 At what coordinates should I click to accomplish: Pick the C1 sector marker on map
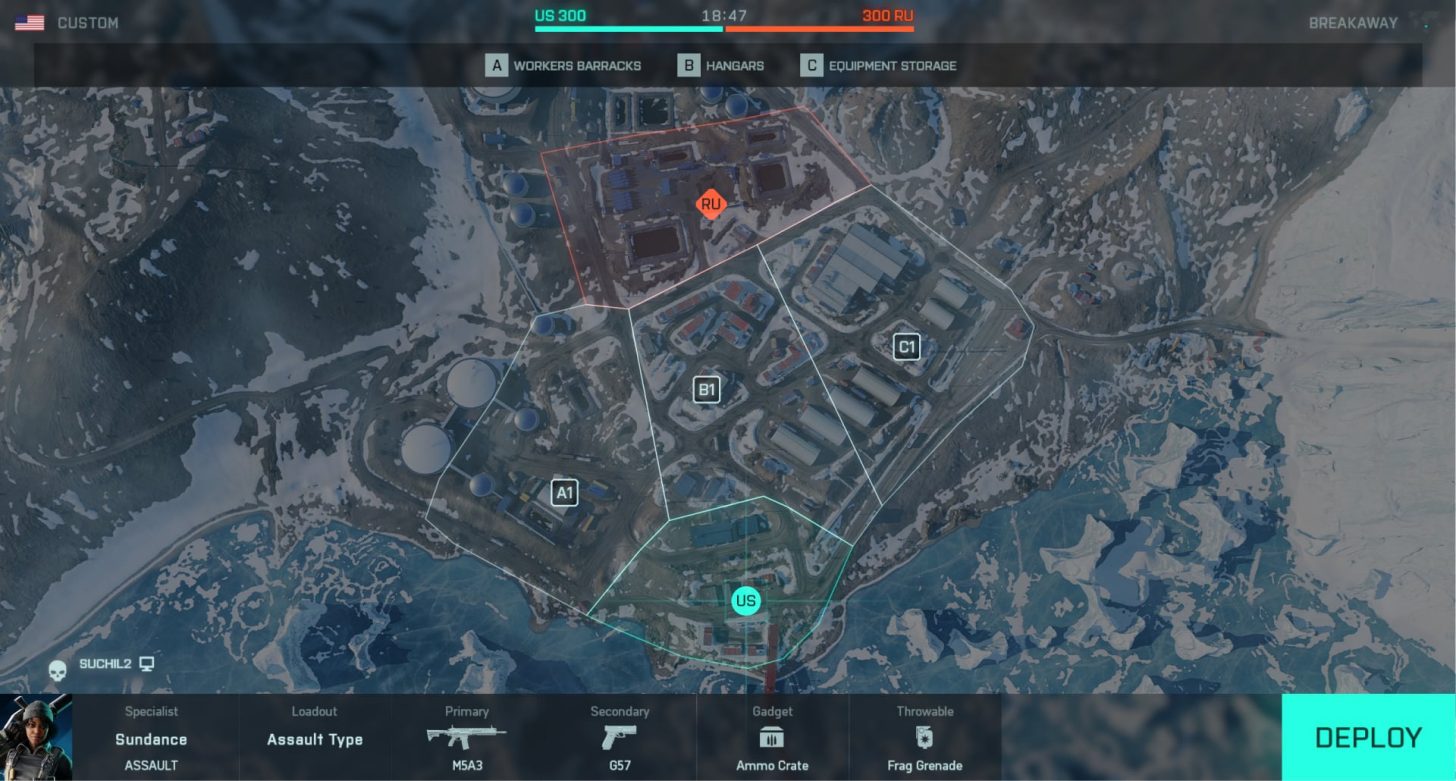tap(906, 347)
